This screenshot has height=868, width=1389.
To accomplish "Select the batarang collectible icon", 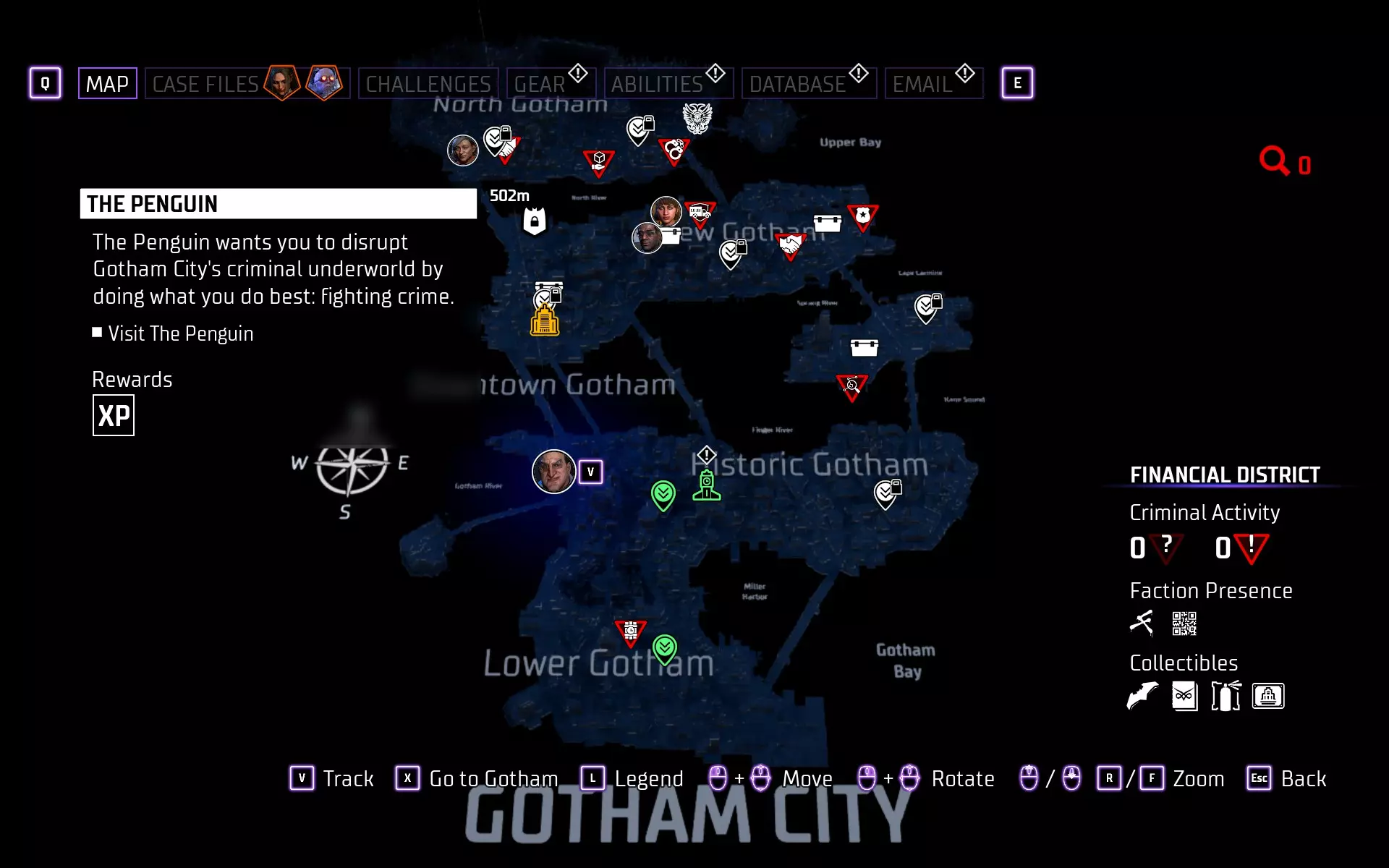I will point(1142,696).
